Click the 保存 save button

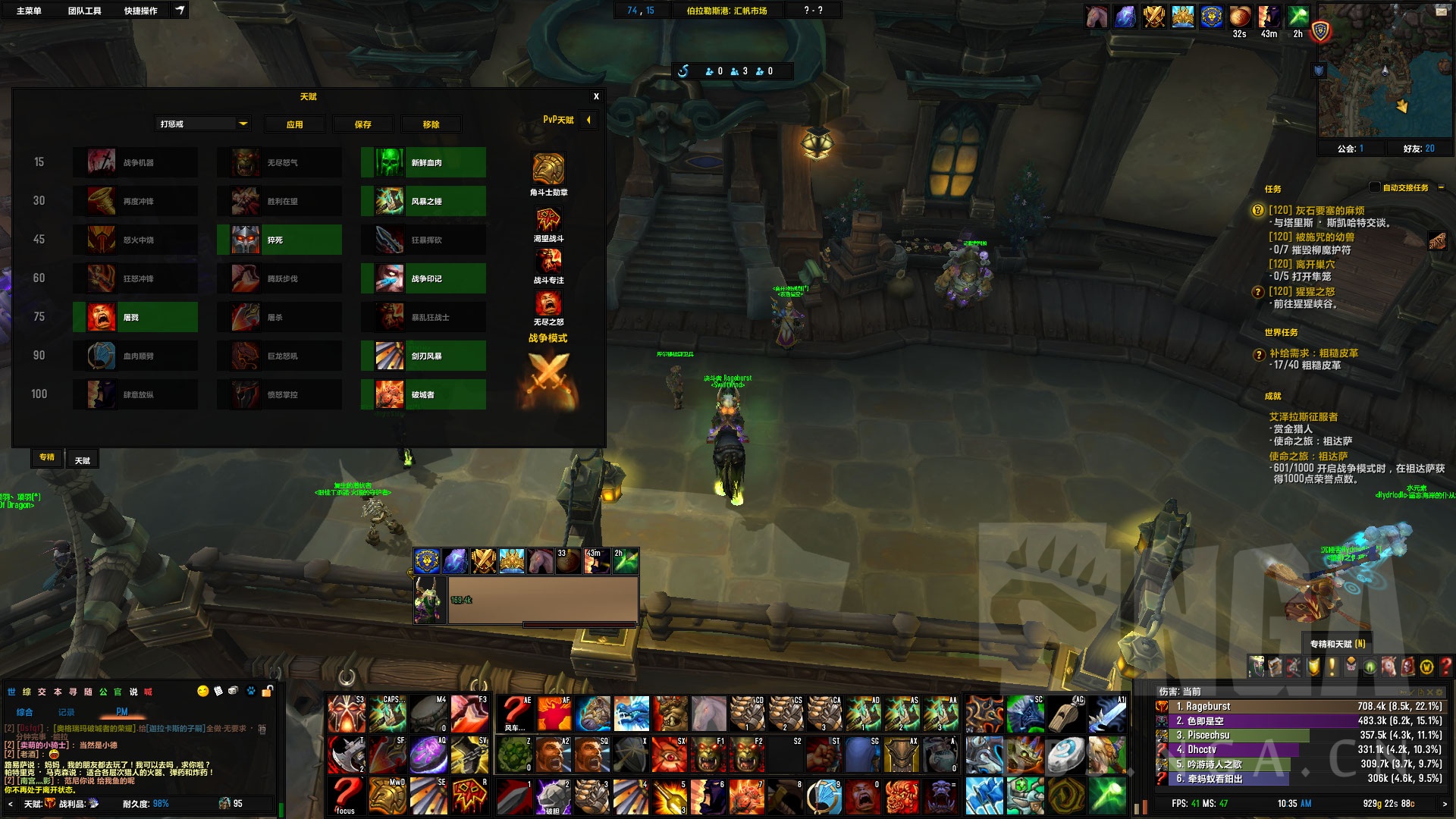pyautogui.click(x=363, y=124)
